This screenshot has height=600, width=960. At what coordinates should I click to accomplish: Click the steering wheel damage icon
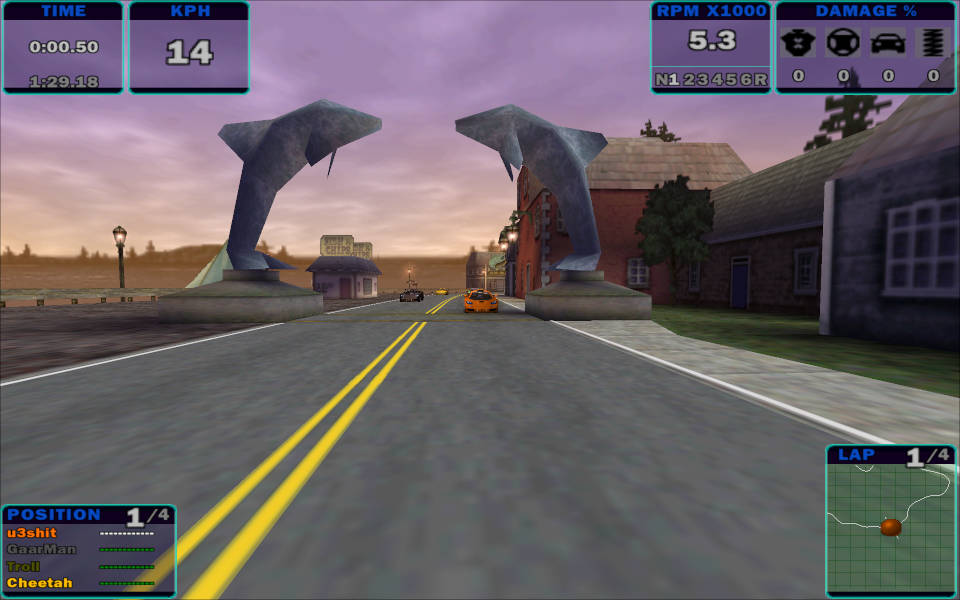pos(843,43)
